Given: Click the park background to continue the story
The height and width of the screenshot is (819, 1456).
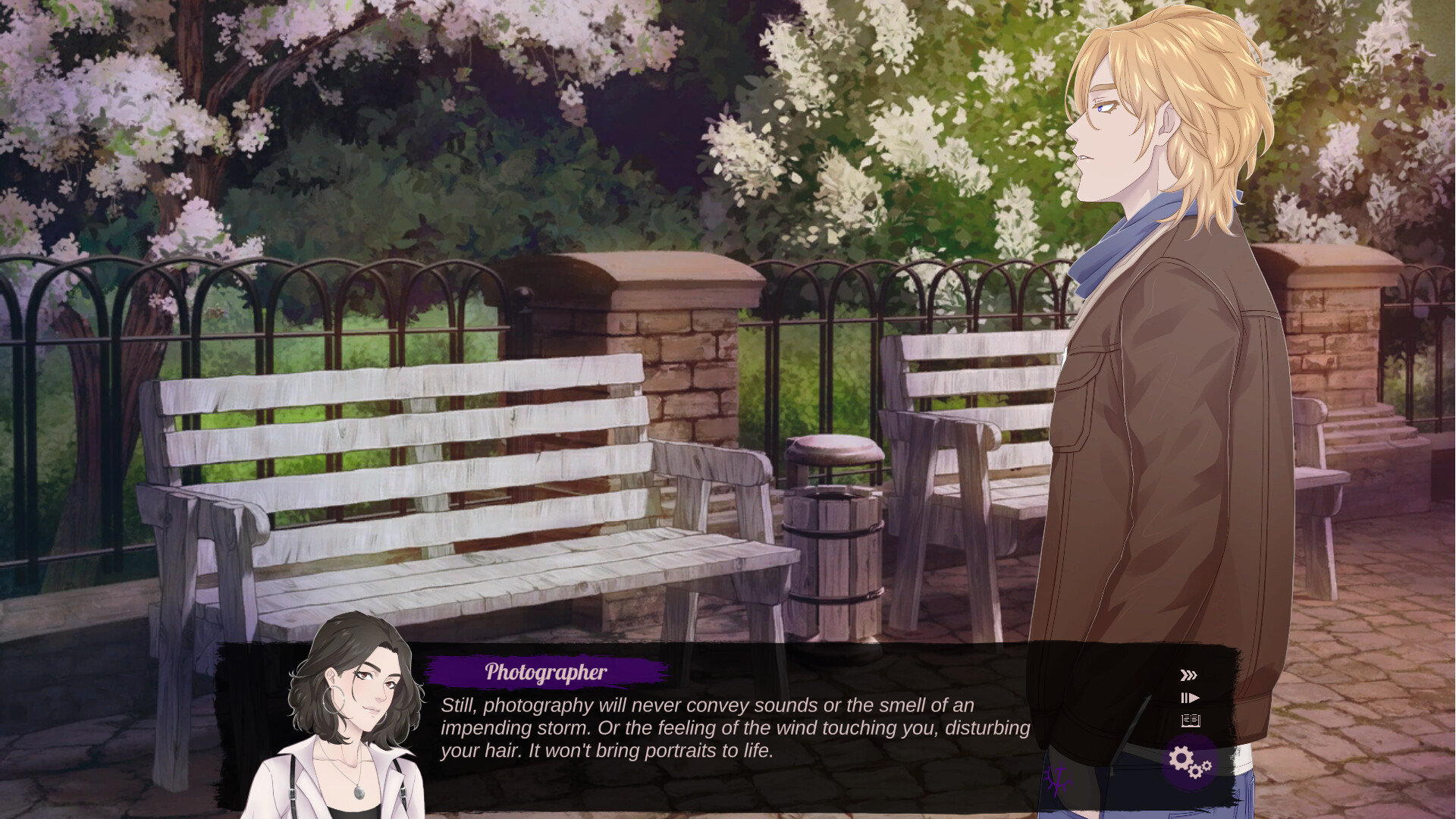Looking at the screenshot, I should click(x=531, y=303).
